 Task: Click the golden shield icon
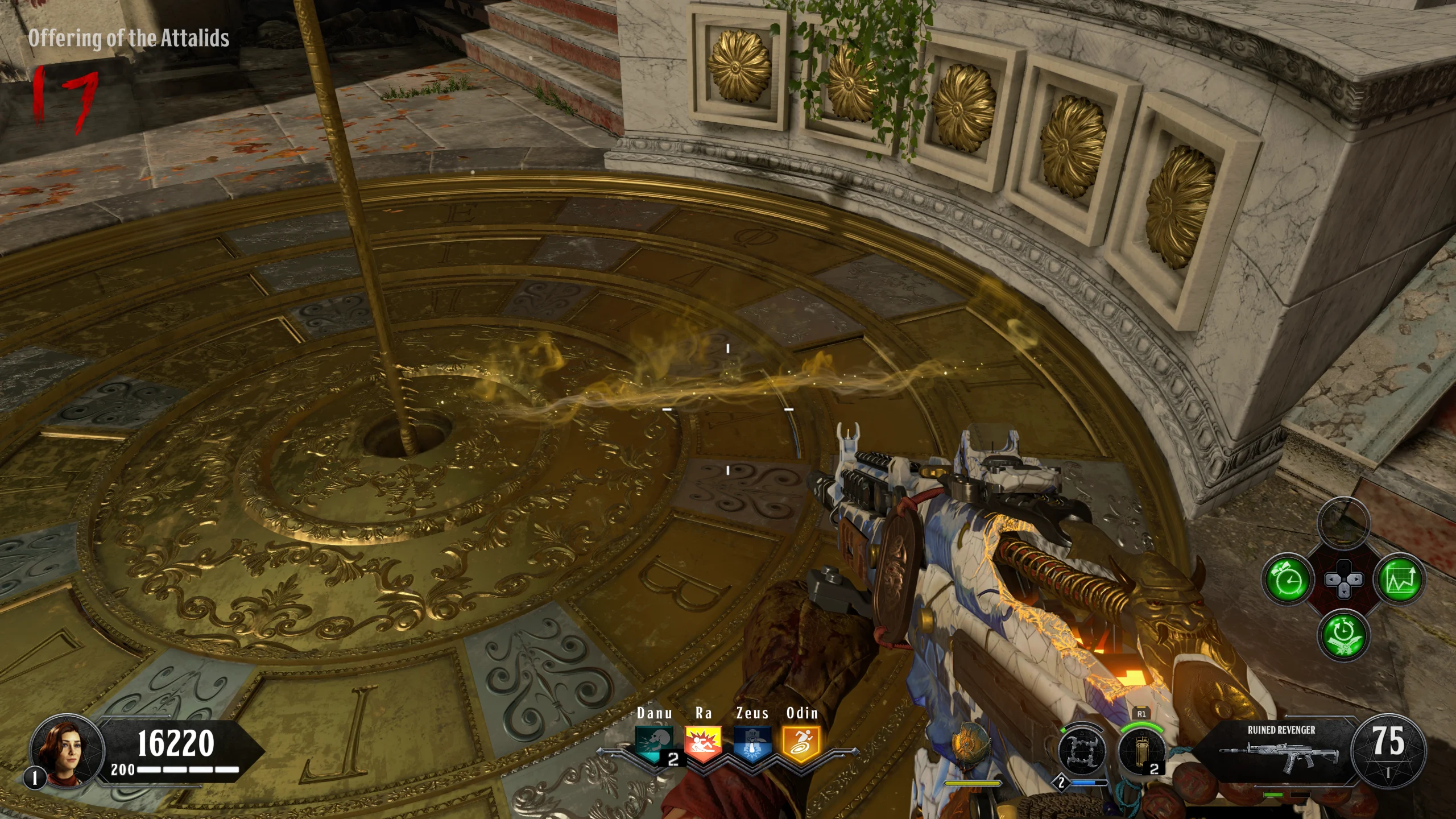(x=970, y=744)
